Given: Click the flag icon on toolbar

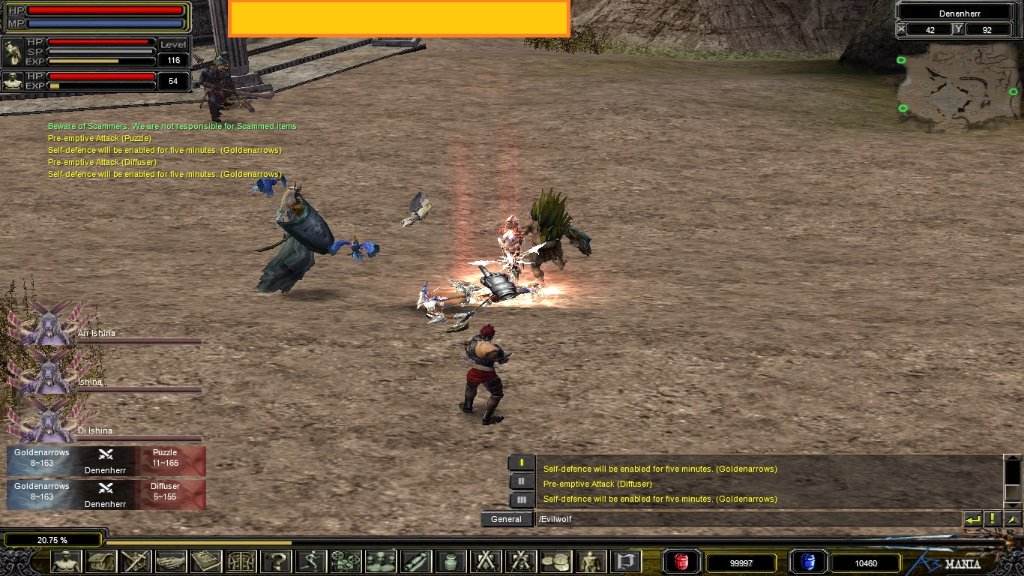Looking at the screenshot, I should pos(625,562).
